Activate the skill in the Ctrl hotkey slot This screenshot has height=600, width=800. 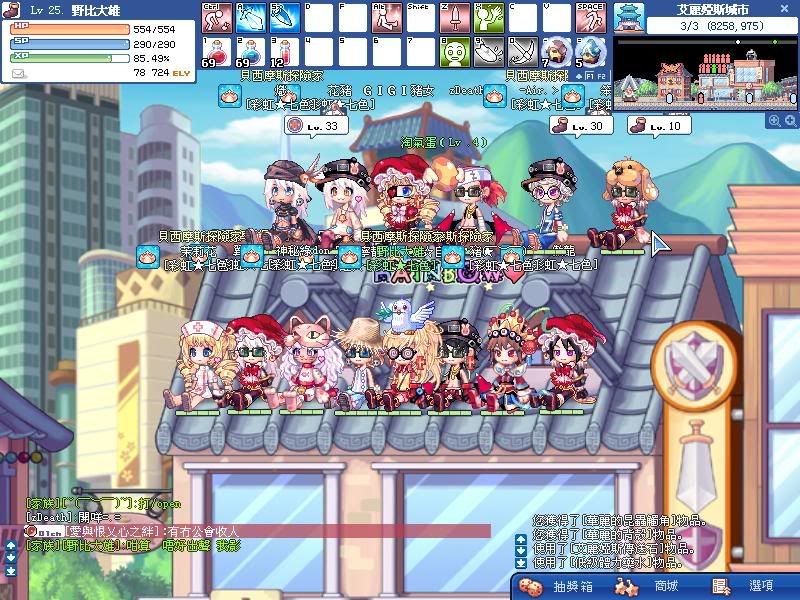click(x=217, y=17)
